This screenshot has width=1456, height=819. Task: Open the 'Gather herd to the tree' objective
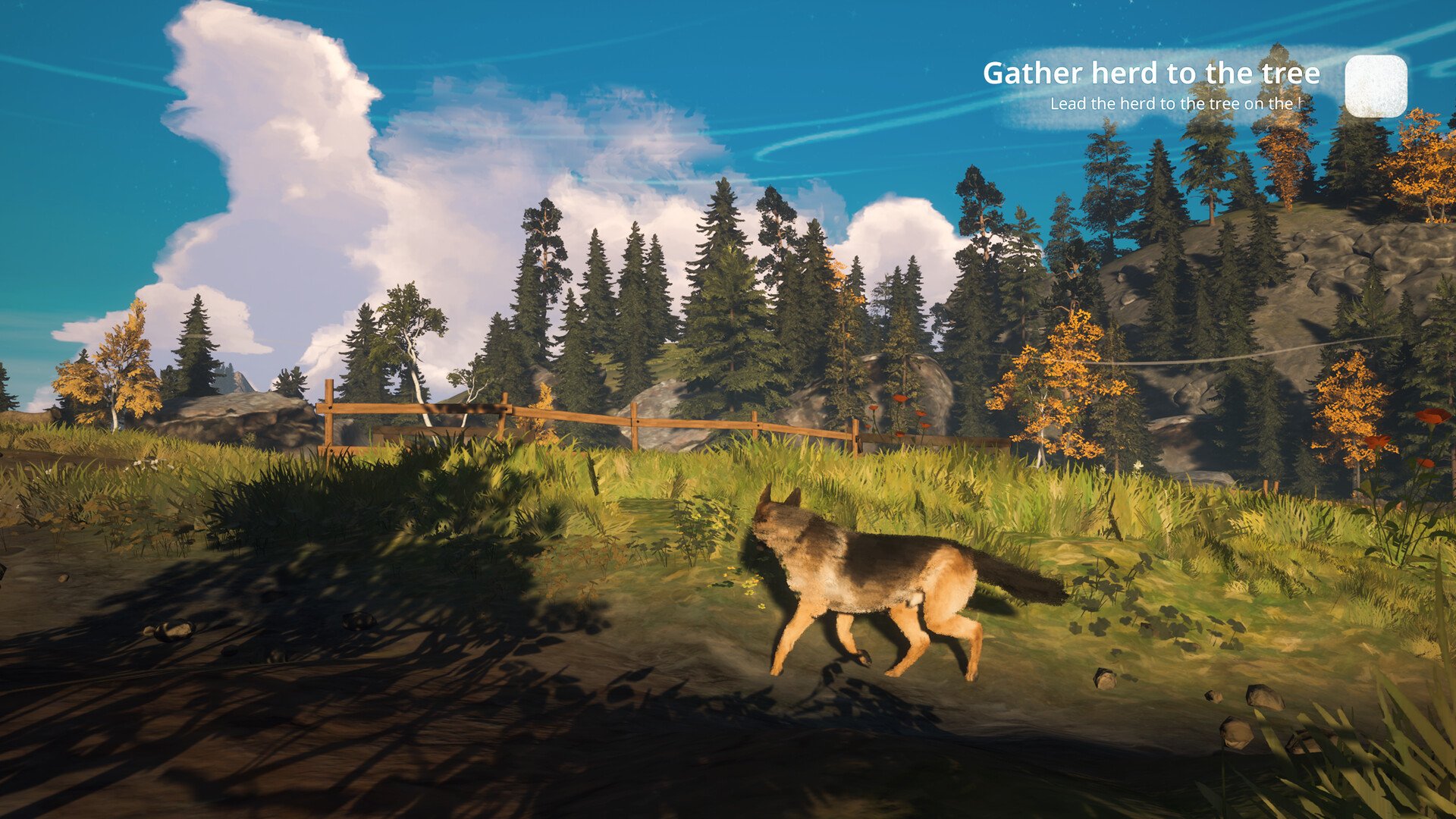click(x=1150, y=74)
